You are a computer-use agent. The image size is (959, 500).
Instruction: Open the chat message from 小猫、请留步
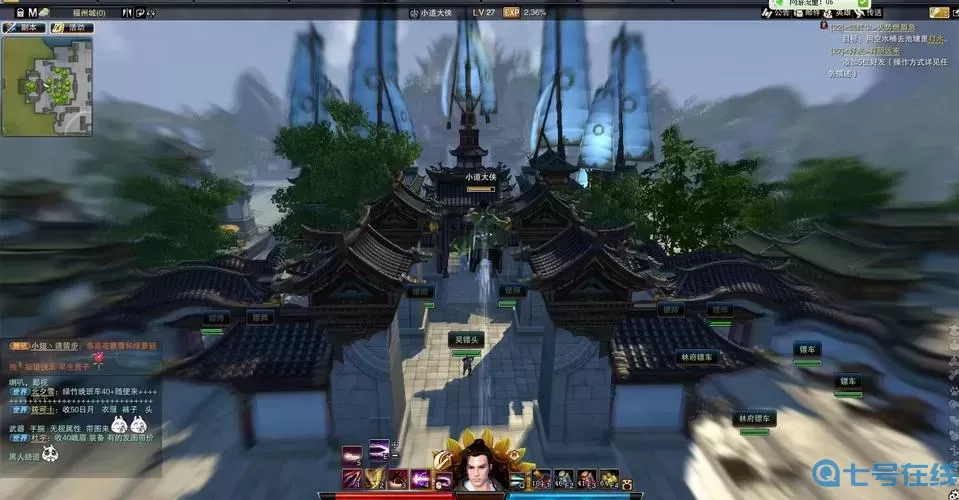[52, 345]
